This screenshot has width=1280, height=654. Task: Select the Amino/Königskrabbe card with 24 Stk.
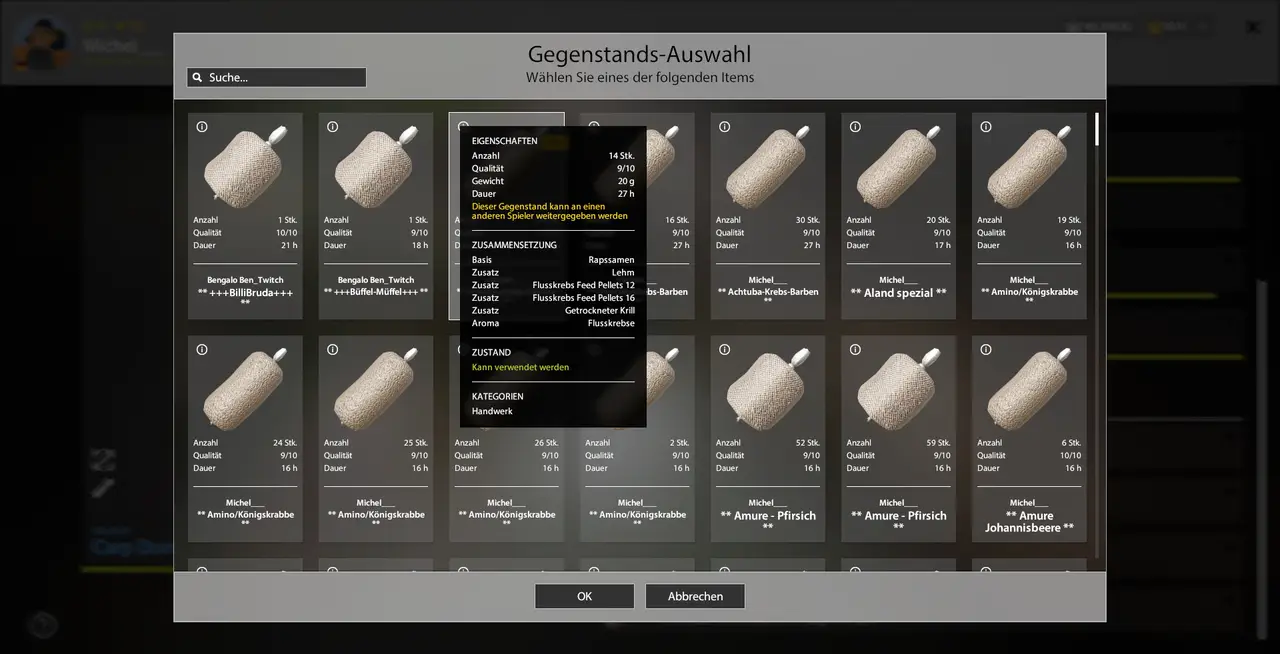pyautogui.click(x=245, y=438)
